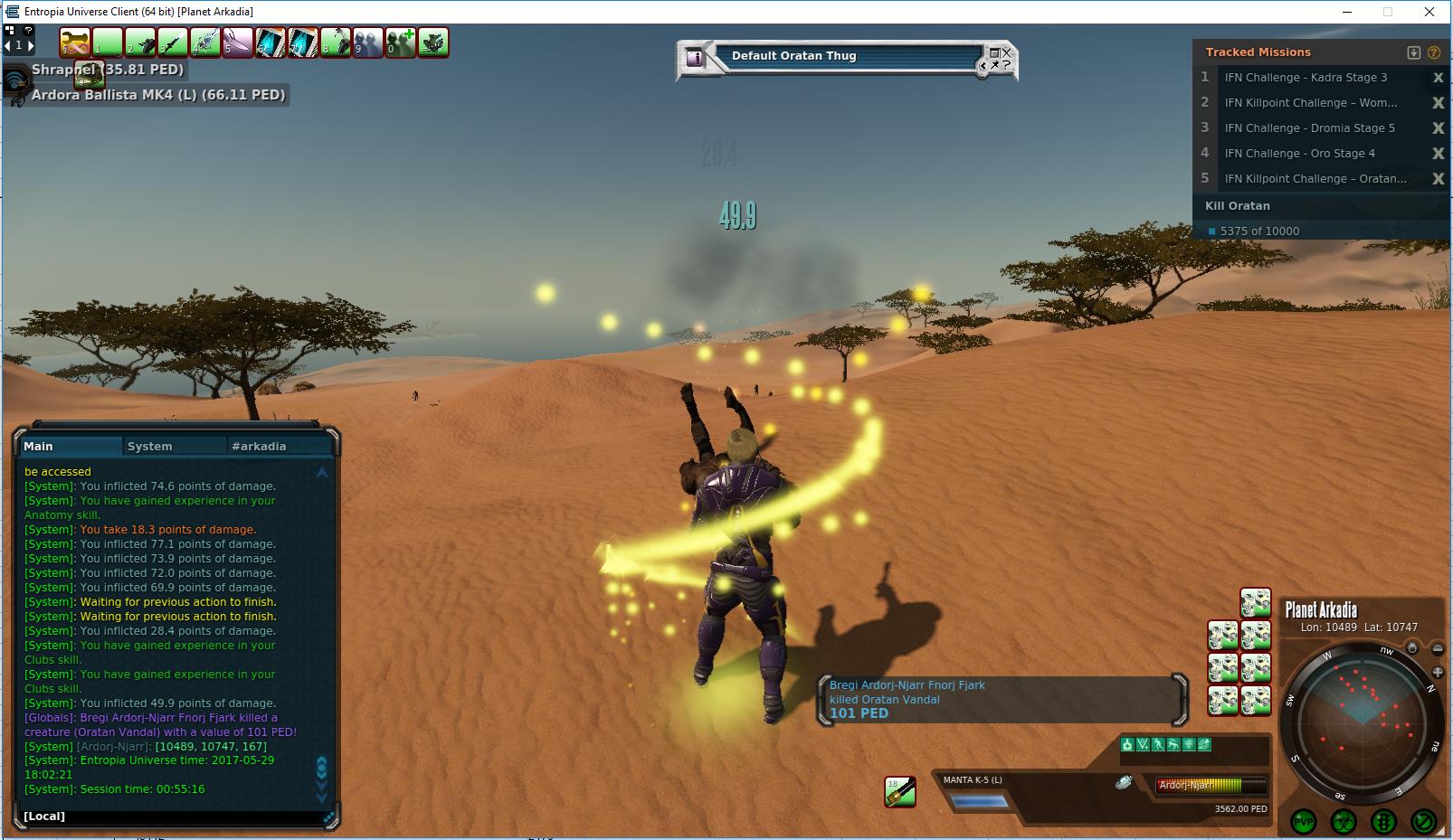This screenshot has width=1453, height=840.
Task: Collapse the Tracked Missions panel
Action: 1414,52
